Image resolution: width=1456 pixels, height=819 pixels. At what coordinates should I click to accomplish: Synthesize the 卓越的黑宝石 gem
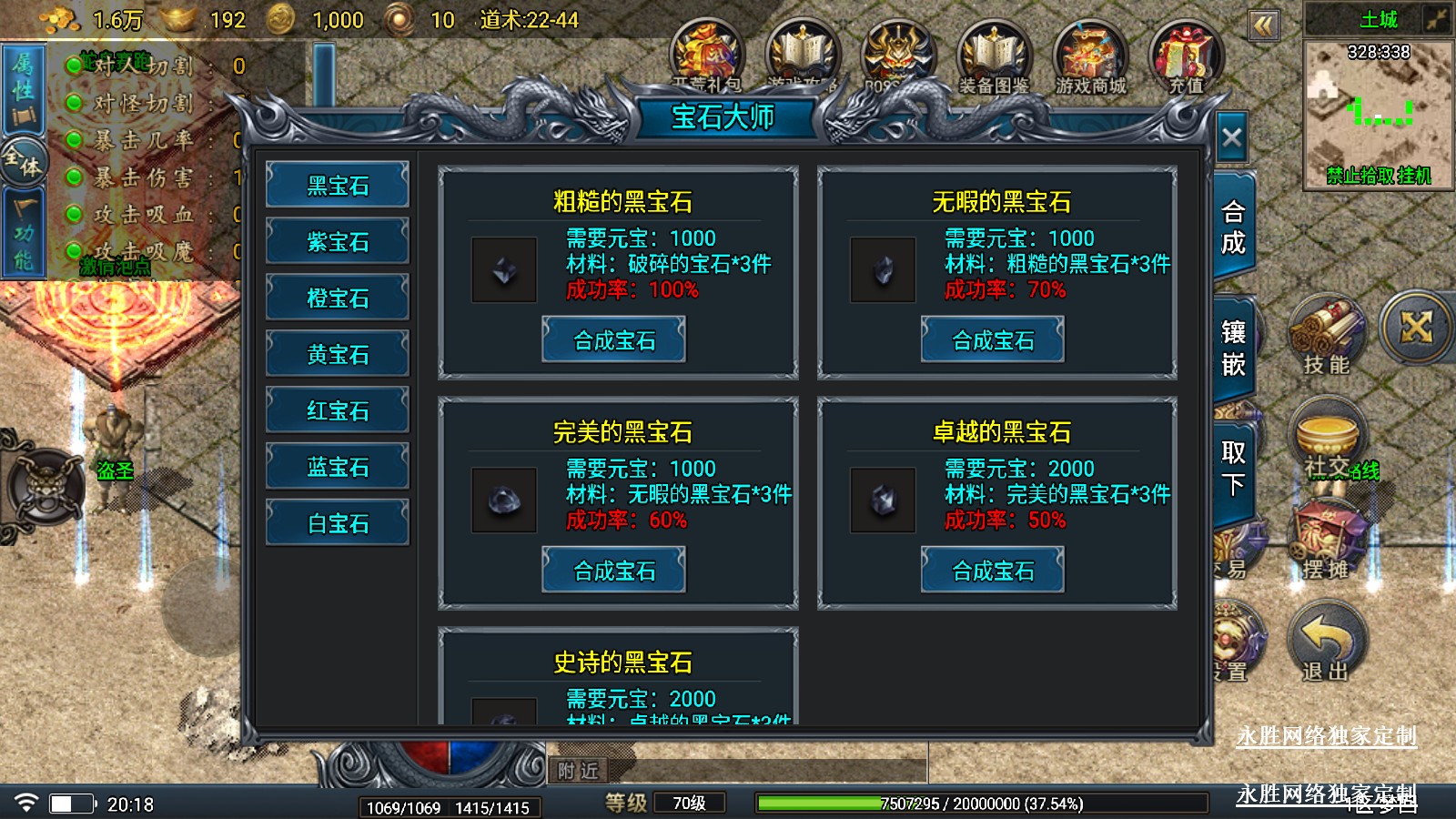click(x=993, y=571)
